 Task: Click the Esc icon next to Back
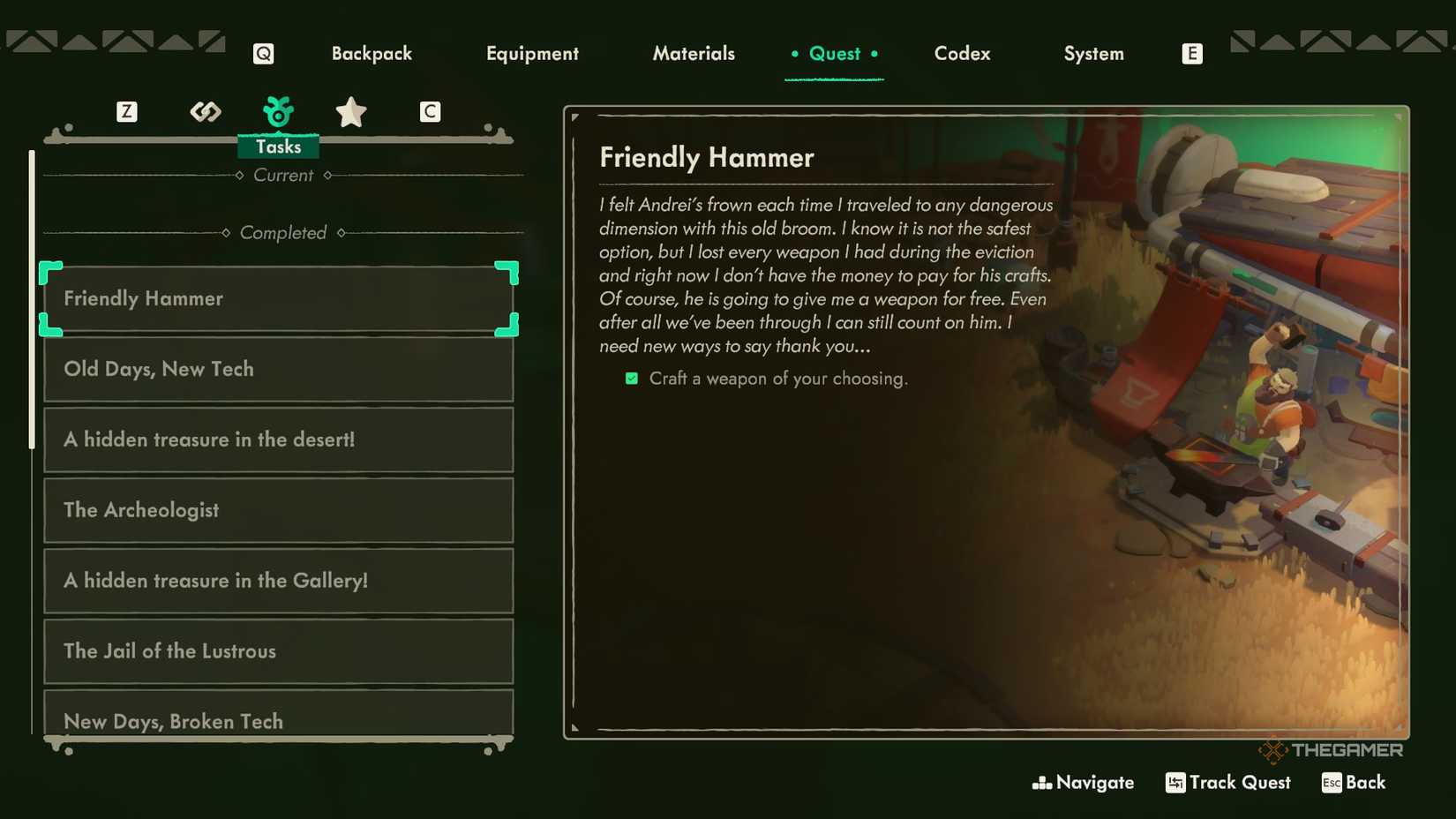pos(1331,782)
